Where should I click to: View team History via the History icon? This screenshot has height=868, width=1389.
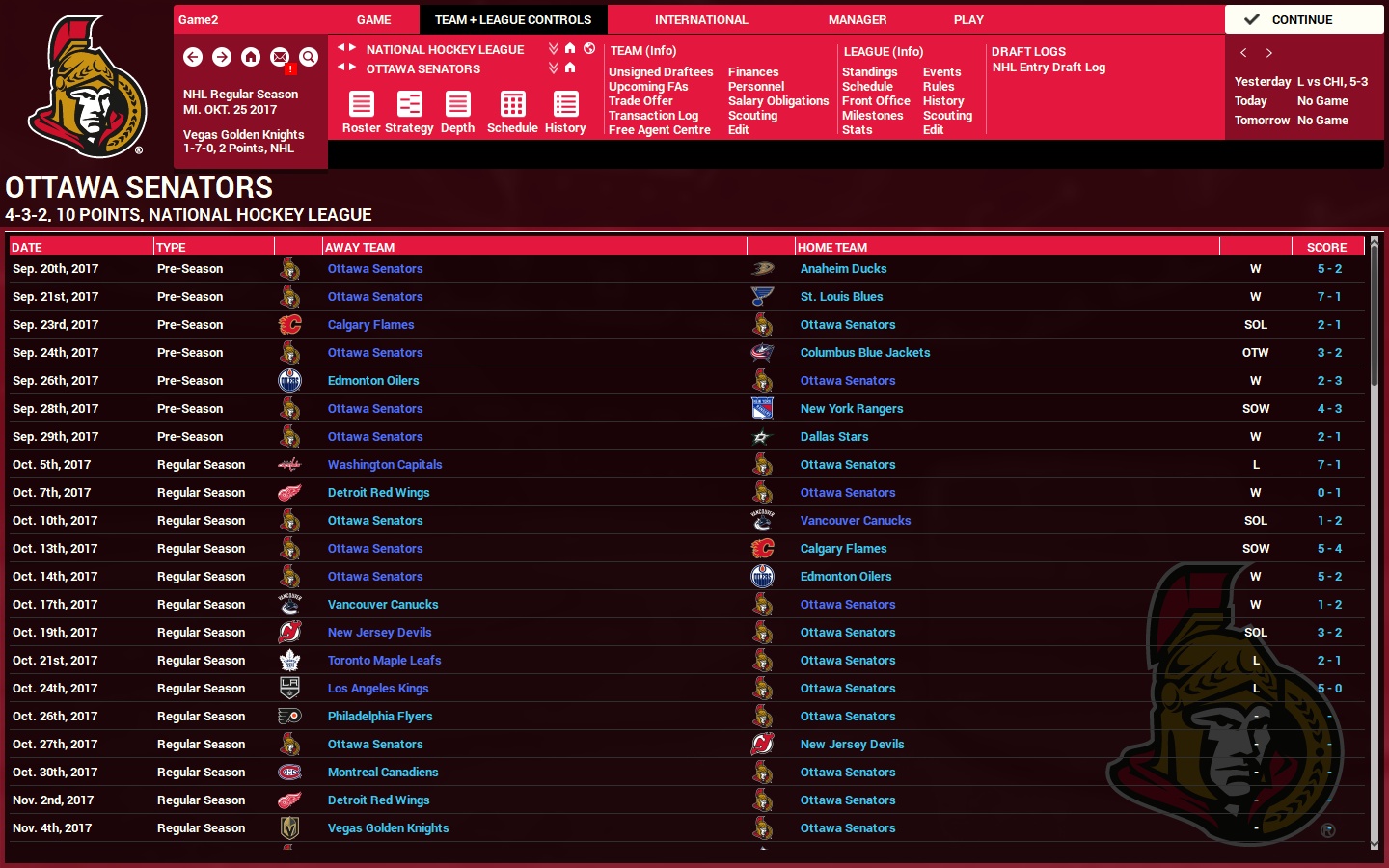pyautogui.click(x=564, y=104)
